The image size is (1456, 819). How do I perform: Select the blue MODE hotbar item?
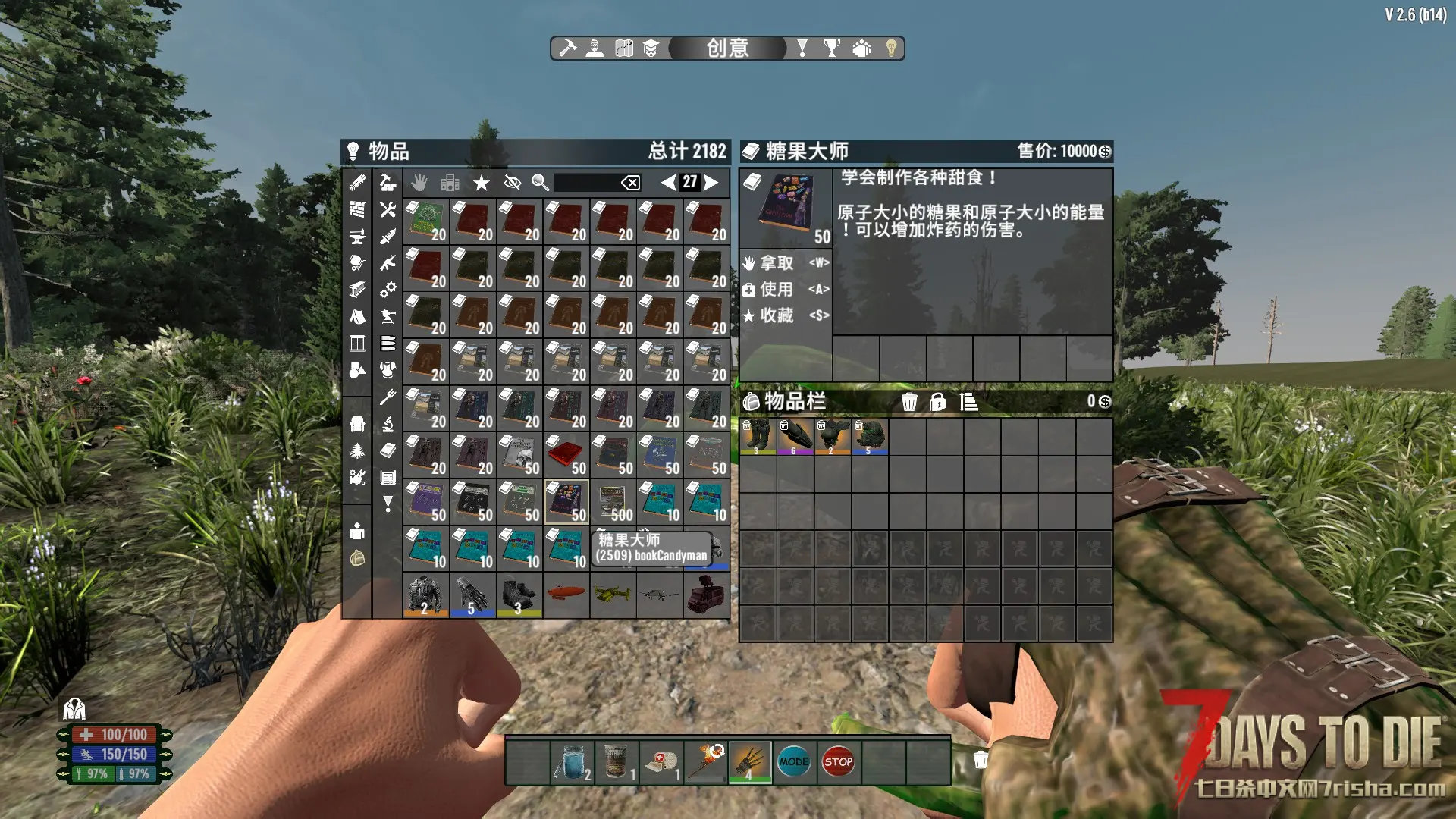pyautogui.click(x=793, y=762)
